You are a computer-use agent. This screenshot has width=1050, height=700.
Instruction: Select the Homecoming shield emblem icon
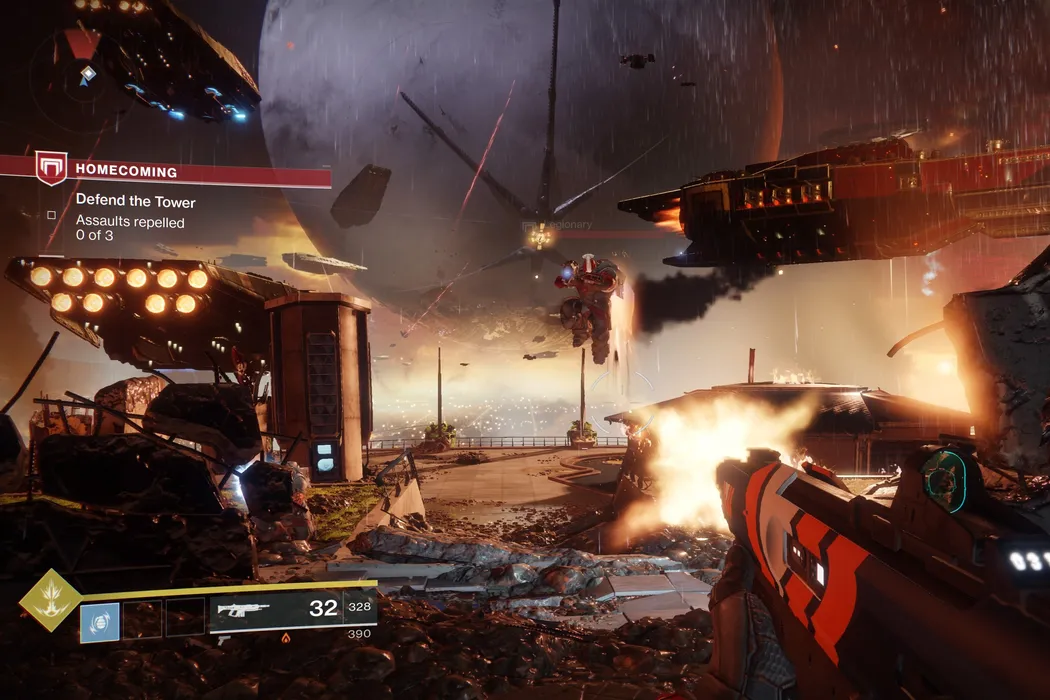pyautogui.click(x=51, y=167)
